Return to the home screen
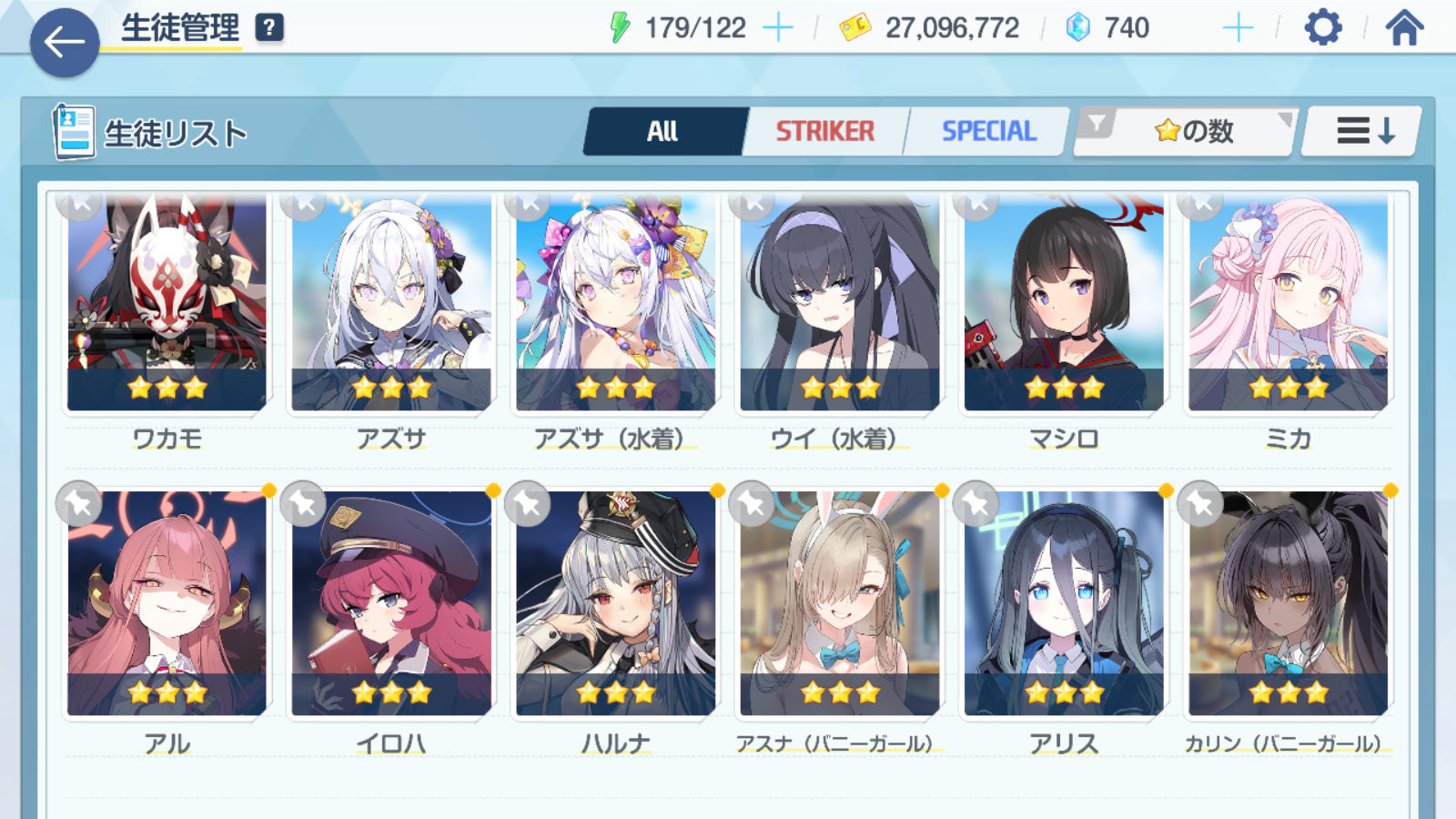 pos(1404,28)
